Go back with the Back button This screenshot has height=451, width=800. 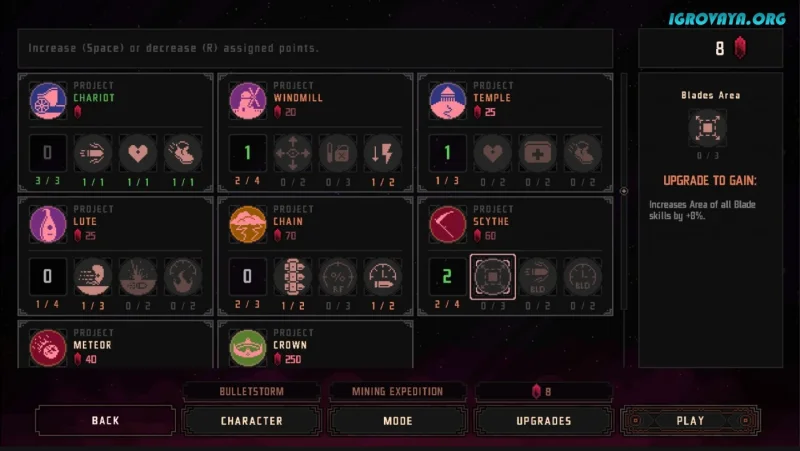(x=105, y=421)
